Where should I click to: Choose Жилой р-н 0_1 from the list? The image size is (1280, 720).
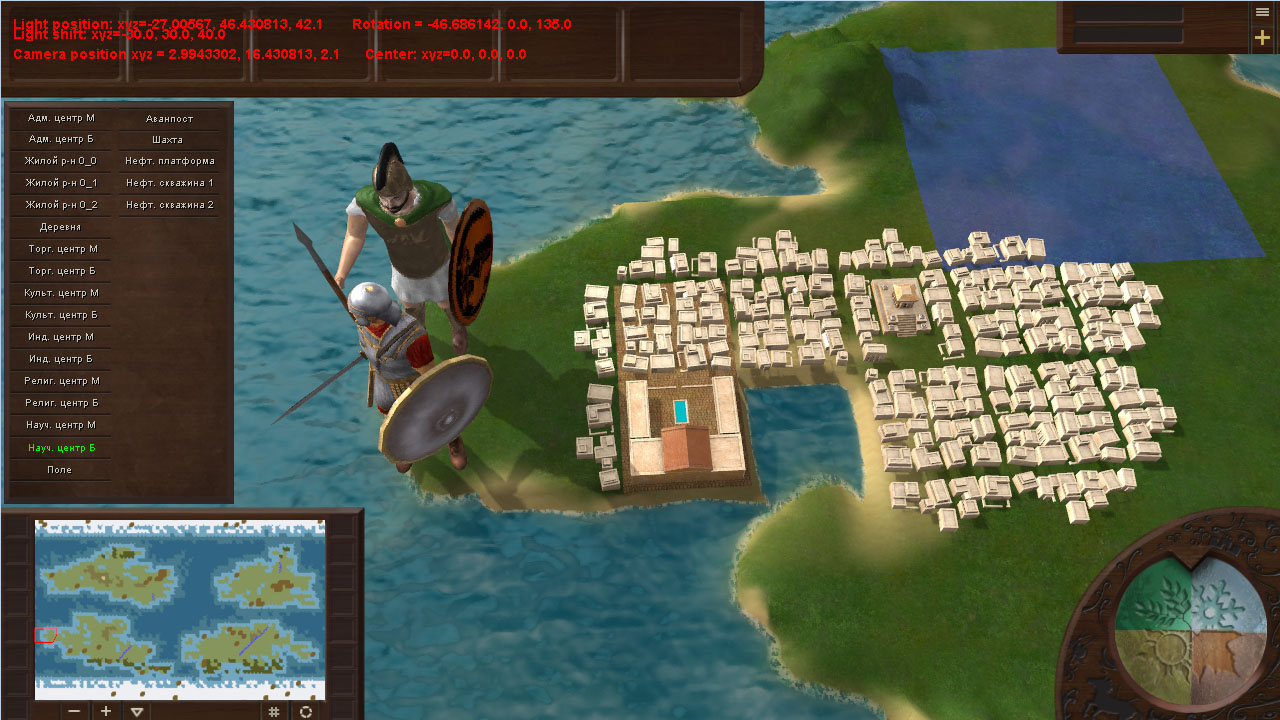coord(62,183)
